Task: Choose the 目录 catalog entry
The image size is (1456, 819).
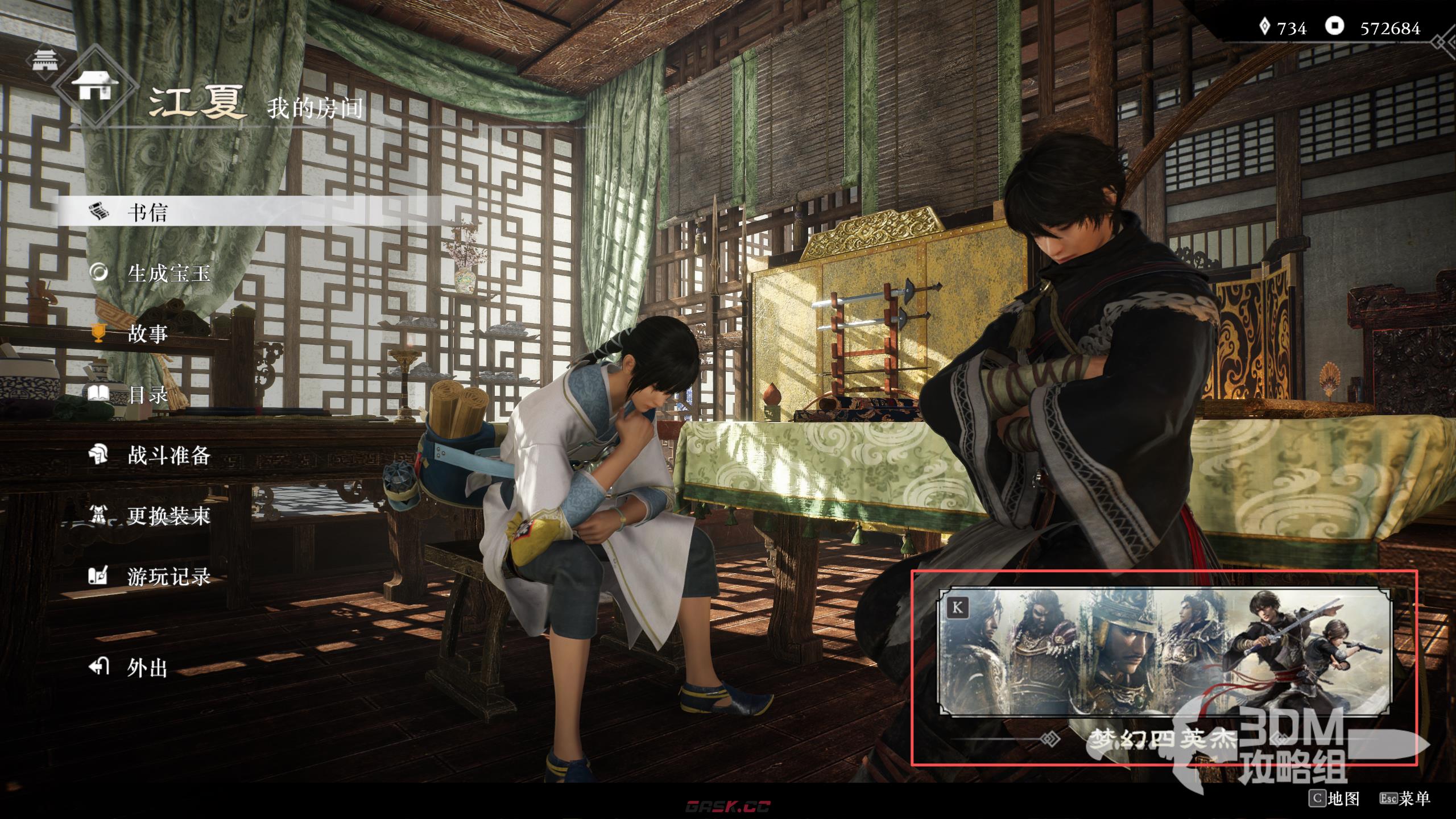Action: pos(147,394)
